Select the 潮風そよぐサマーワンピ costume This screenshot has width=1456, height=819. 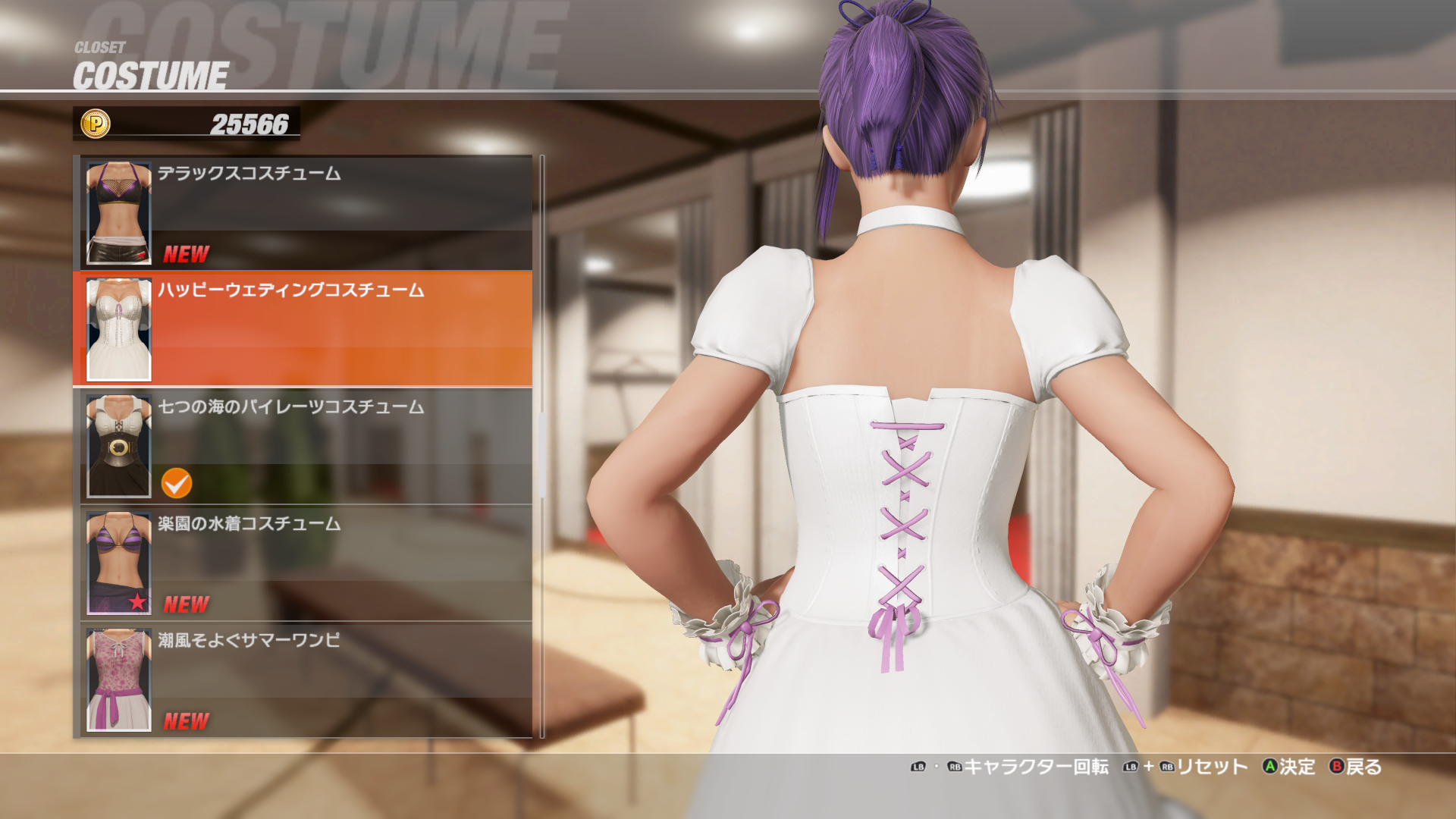303,680
